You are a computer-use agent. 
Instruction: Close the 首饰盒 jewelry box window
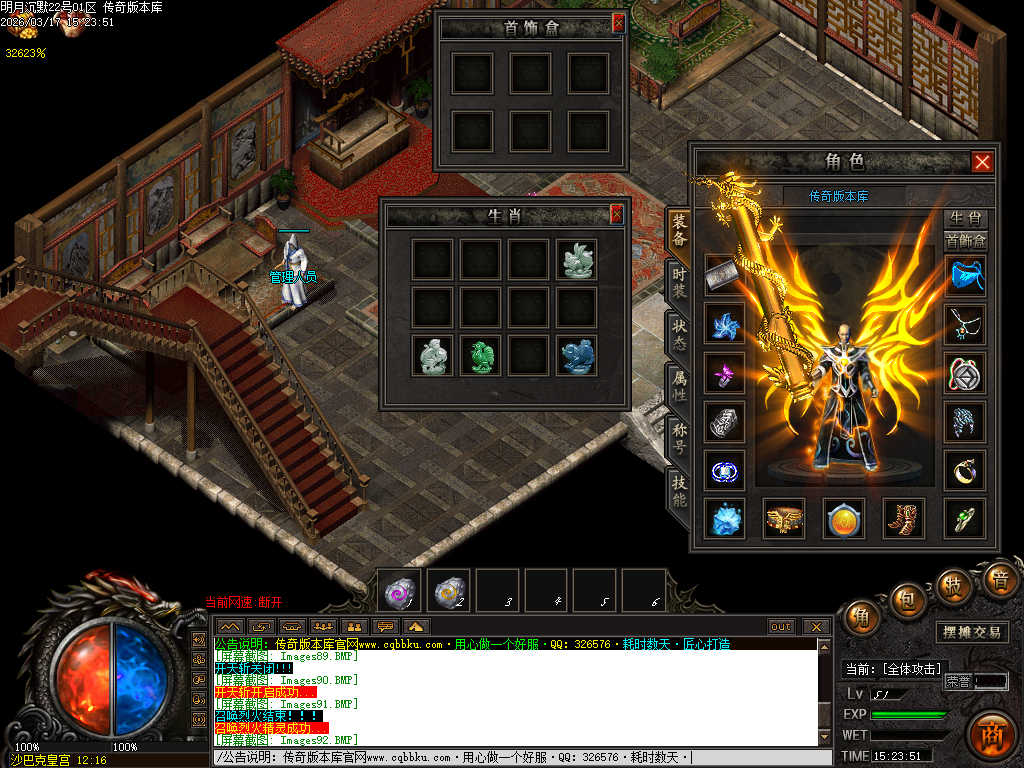[618, 22]
